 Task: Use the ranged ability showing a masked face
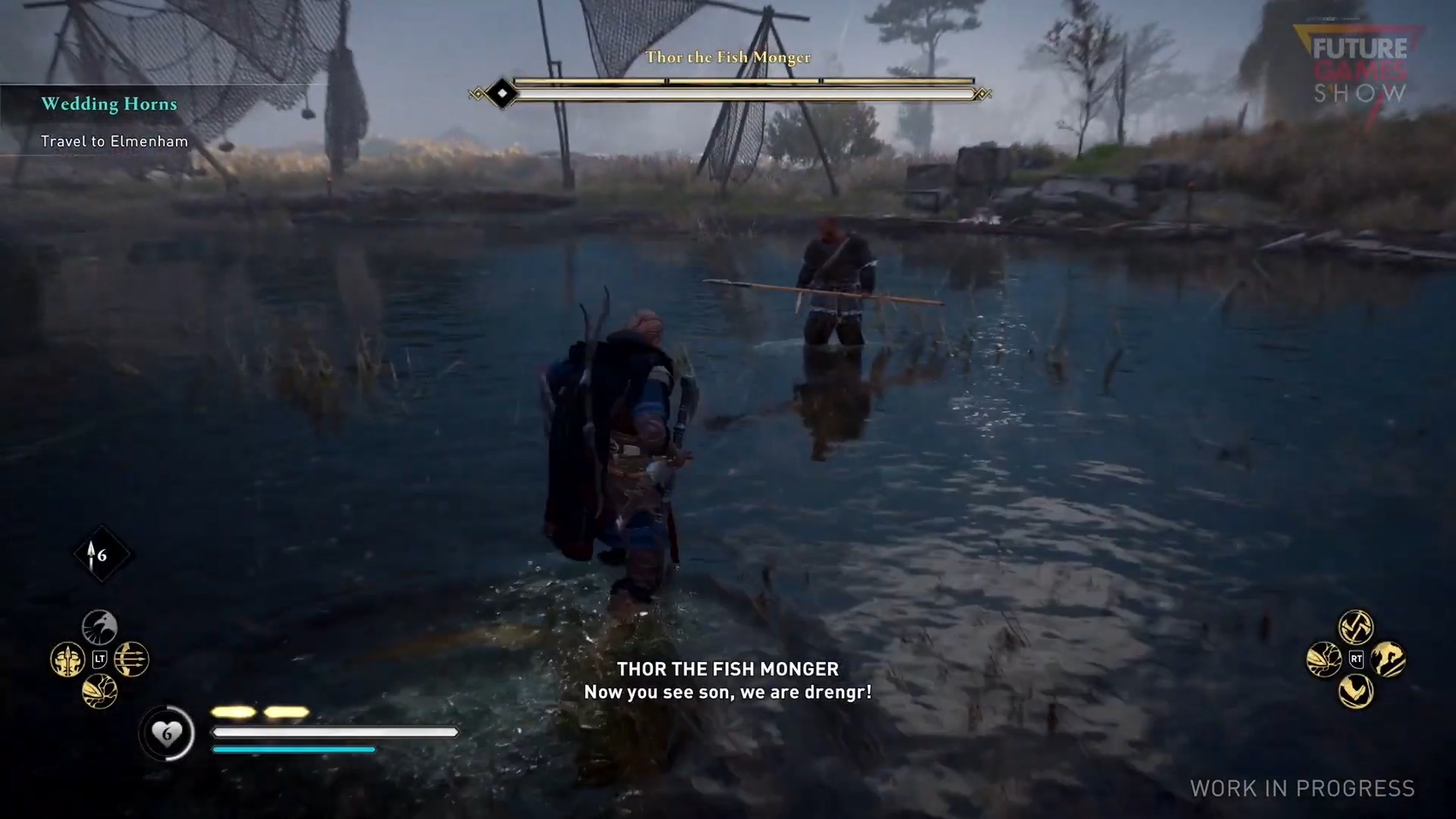(67, 660)
